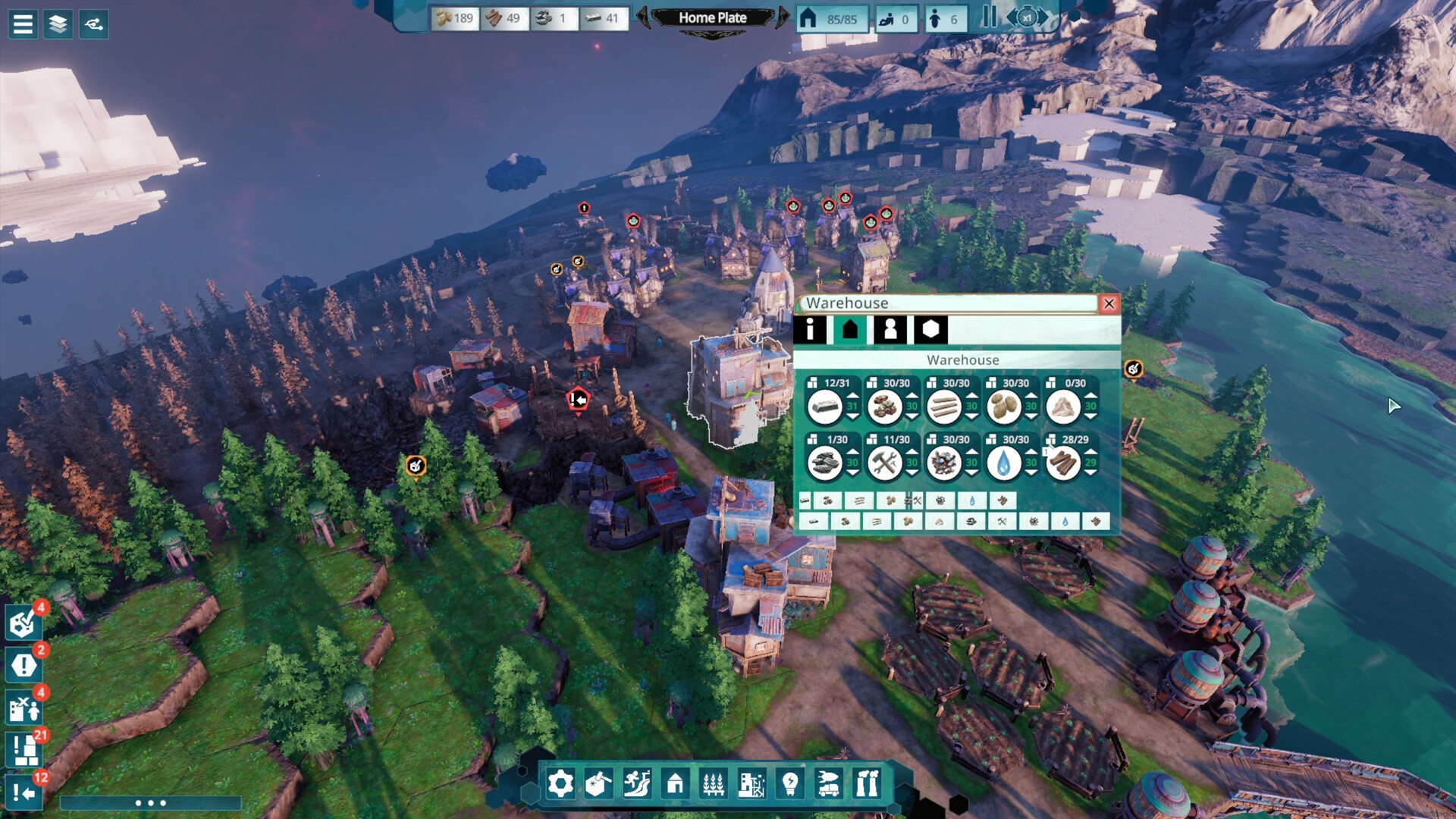The image size is (1456, 819).
Task: Open the Warehouse info tab
Action: [x=810, y=330]
